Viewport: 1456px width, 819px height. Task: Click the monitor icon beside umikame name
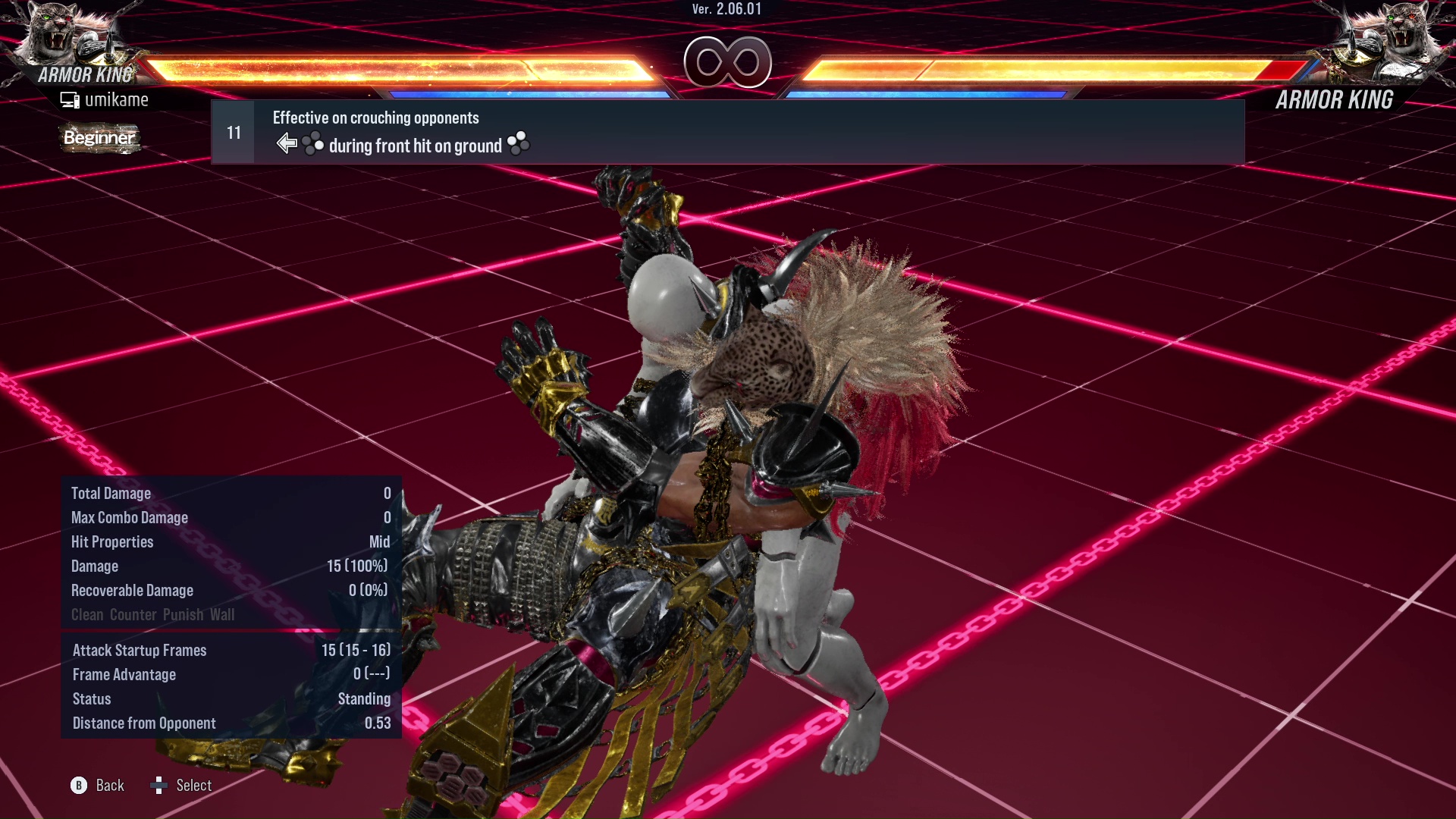tap(71, 99)
